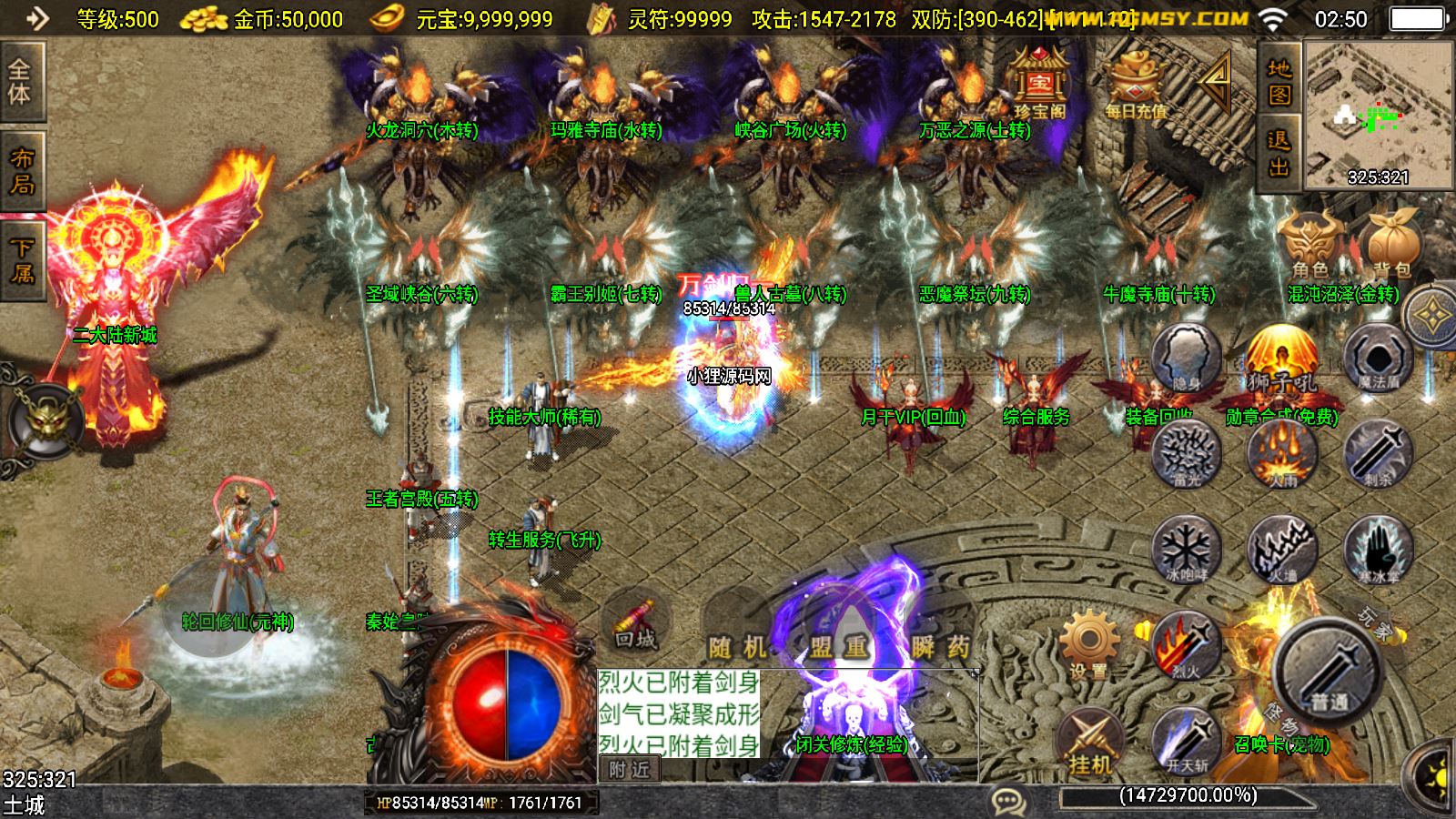Screen dimensions: 1456x819
Task: Open the minimap of the town
Action: (x=1378, y=115)
